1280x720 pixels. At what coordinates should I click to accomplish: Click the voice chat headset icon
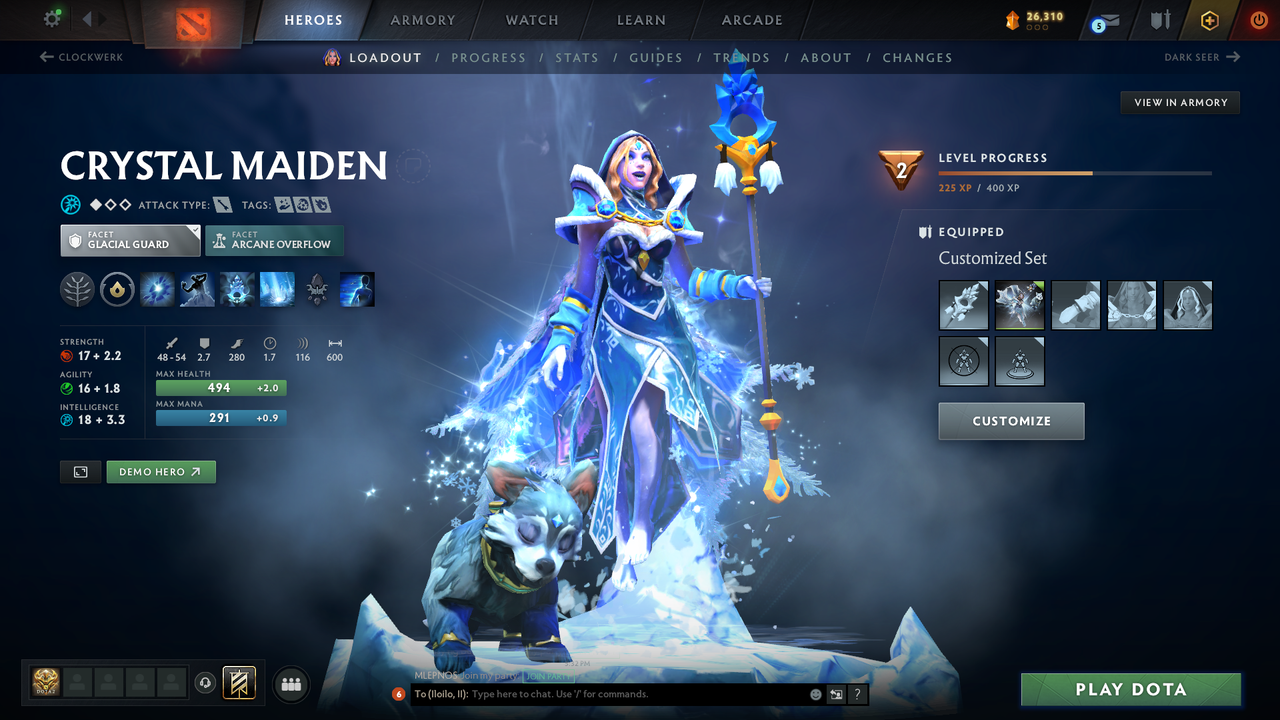coord(207,683)
